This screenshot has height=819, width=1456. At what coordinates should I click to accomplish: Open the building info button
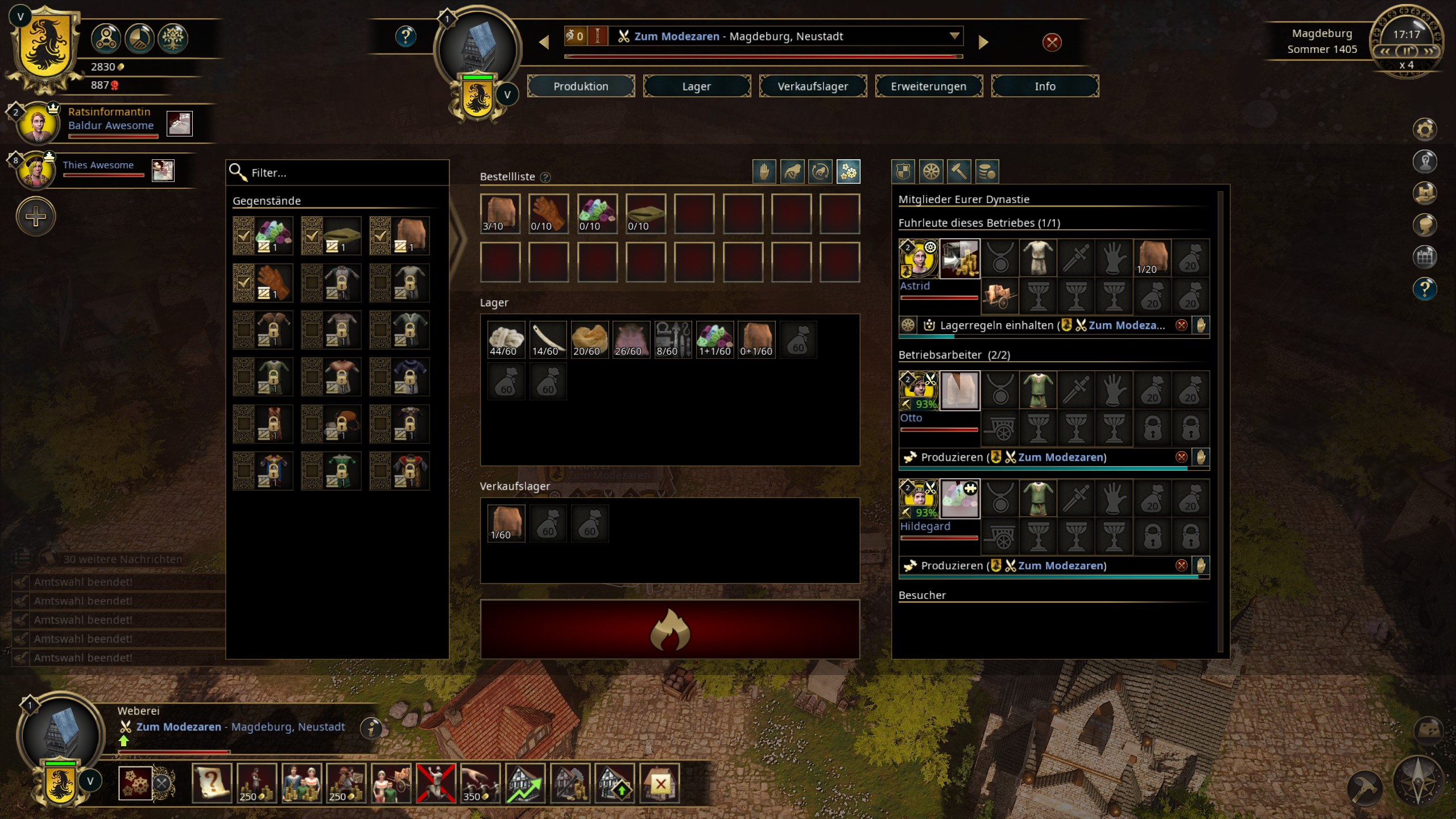click(371, 728)
